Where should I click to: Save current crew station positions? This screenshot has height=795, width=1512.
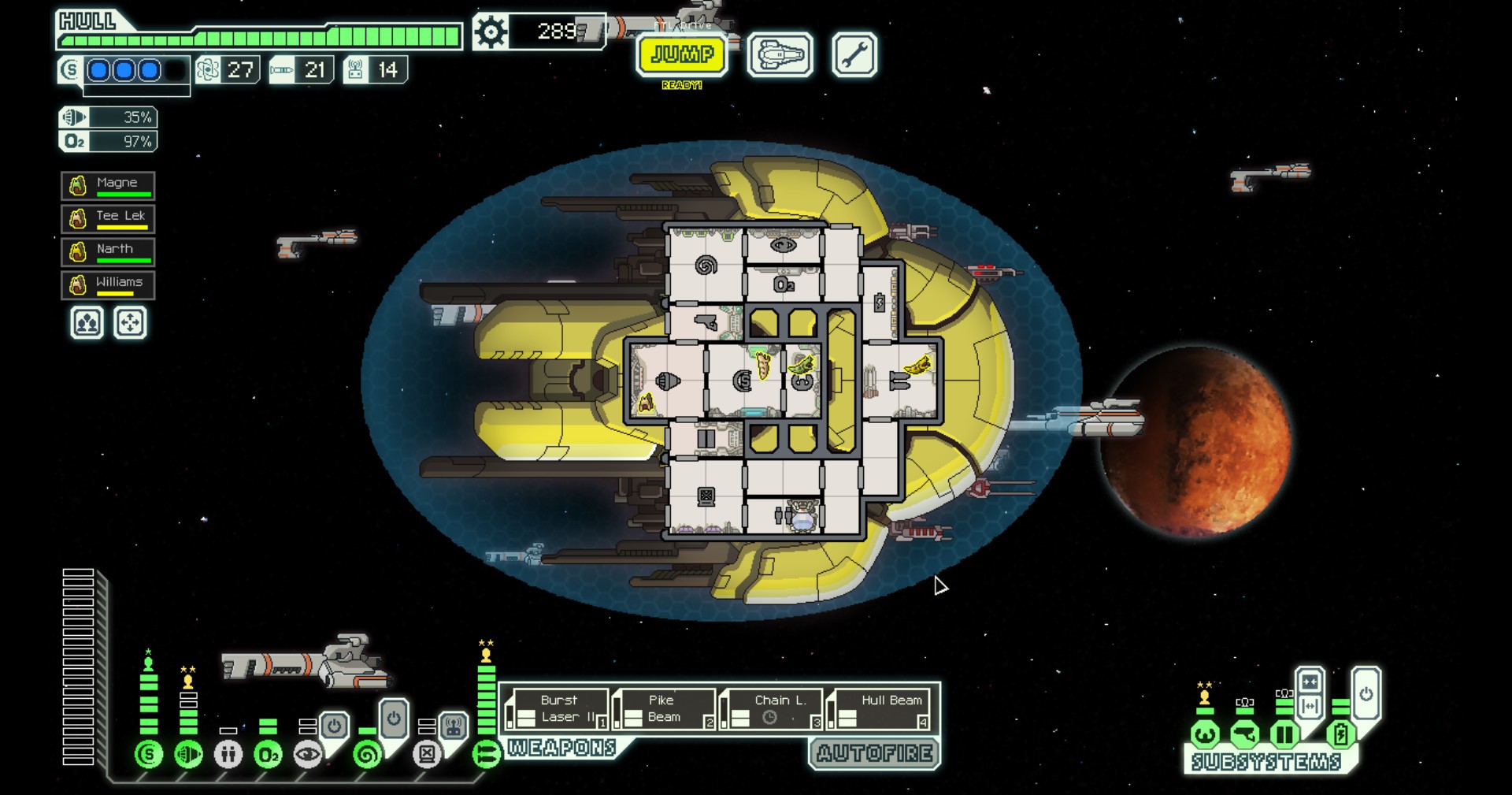pos(87,323)
